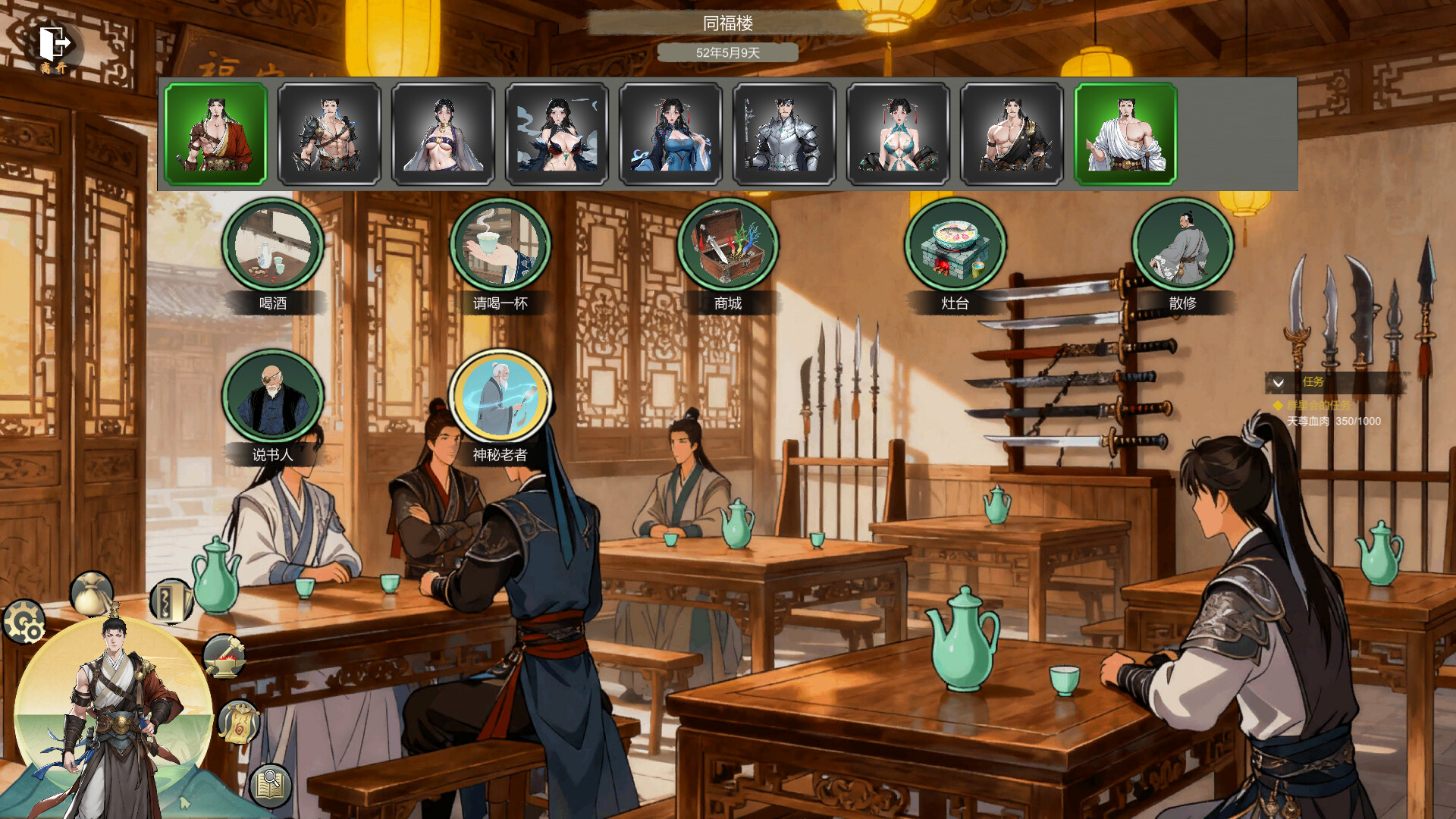Viewport: 1456px width, 819px height.
Task: Open the gear settings icon
Action: (x=24, y=622)
